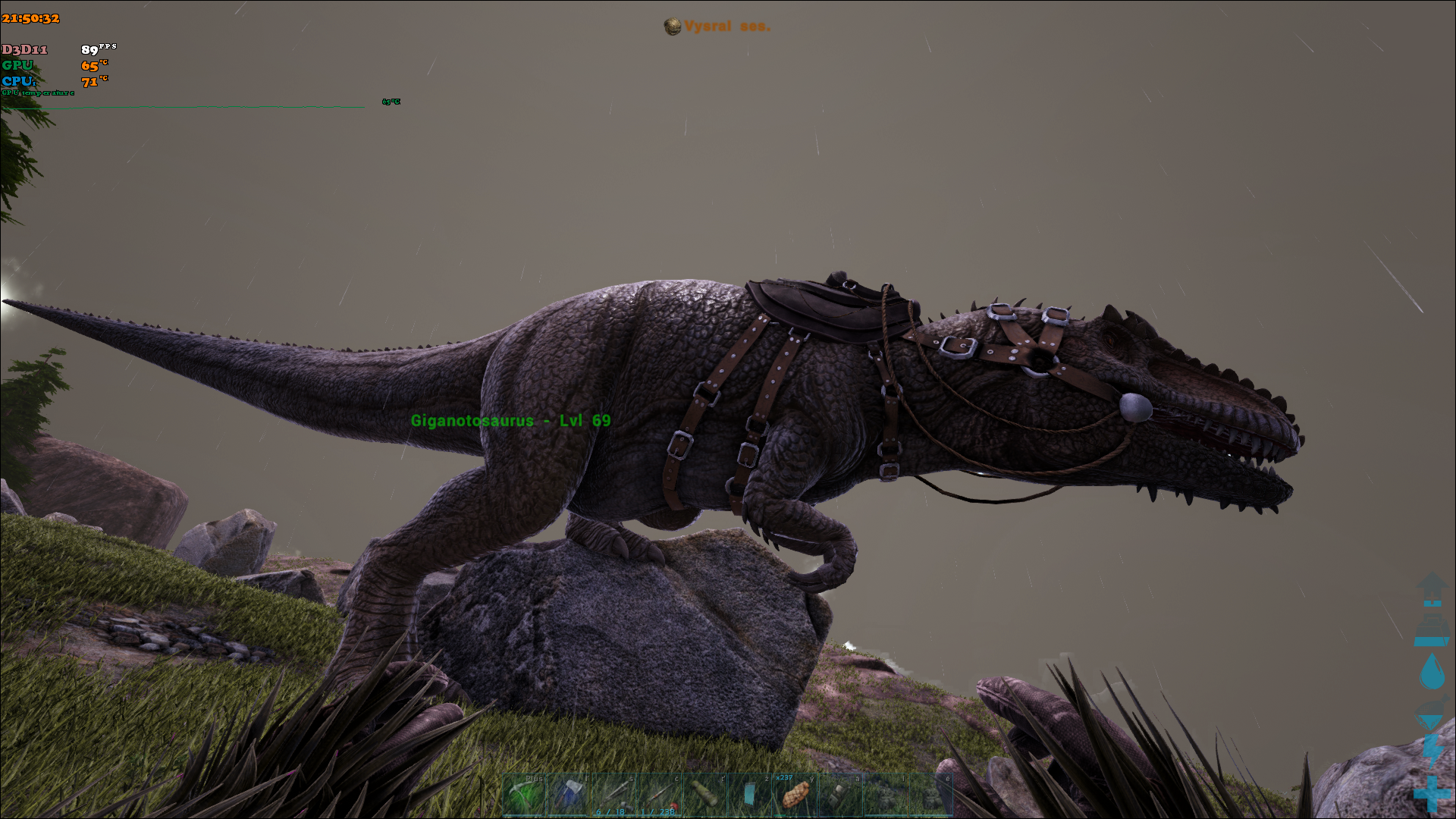This screenshot has width=1456, height=819.
Task: Use the green canteen hotbar slot
Action: pos(704,795)
